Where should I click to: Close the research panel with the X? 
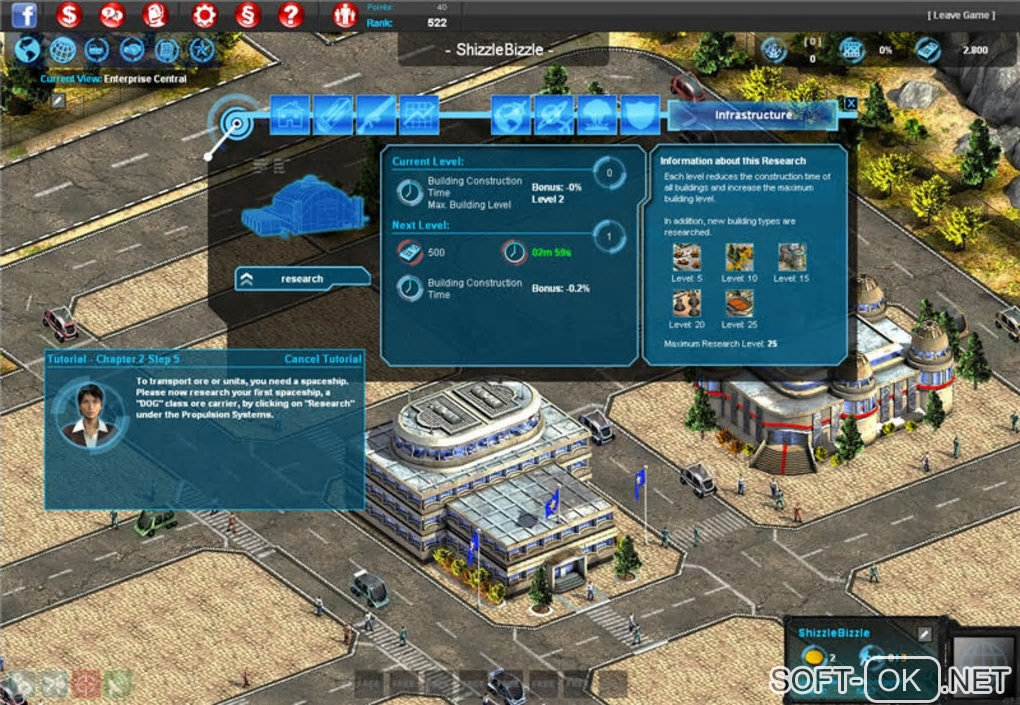coord(851,103)
